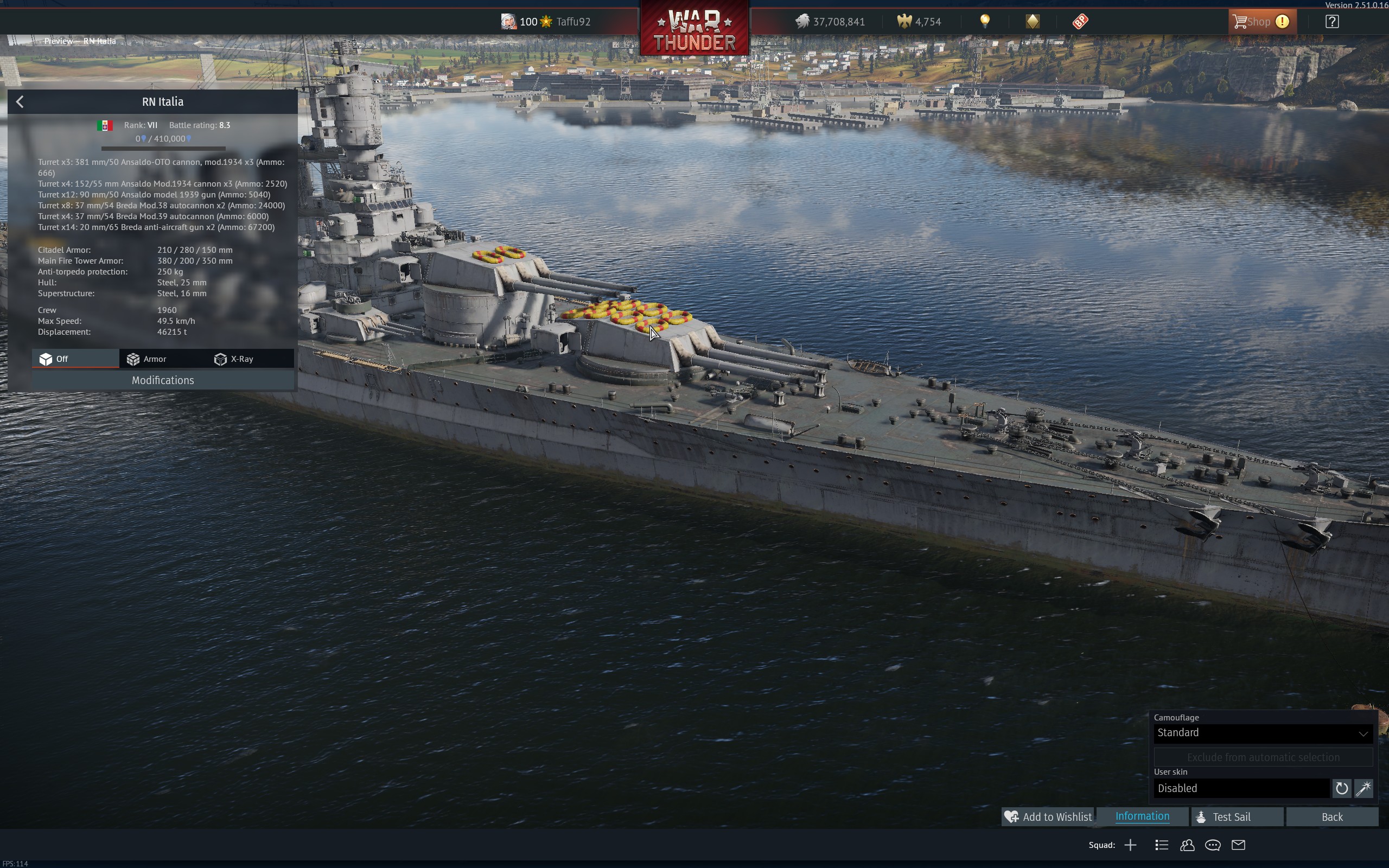Screen dimensions: 1389x868
Task: Add RN Italia to Wishlist
Action: [x=1048, y=817]
